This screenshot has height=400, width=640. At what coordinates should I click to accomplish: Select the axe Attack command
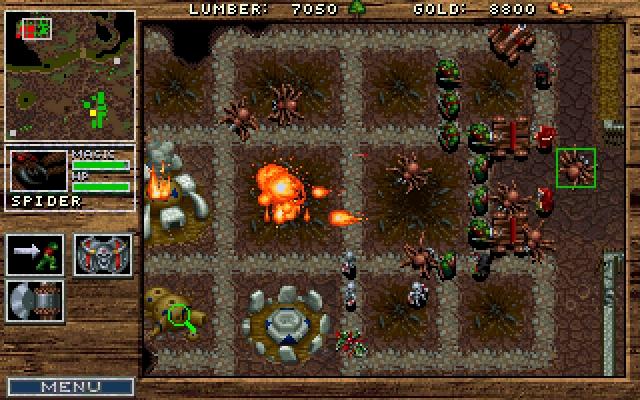pos(35,301)
